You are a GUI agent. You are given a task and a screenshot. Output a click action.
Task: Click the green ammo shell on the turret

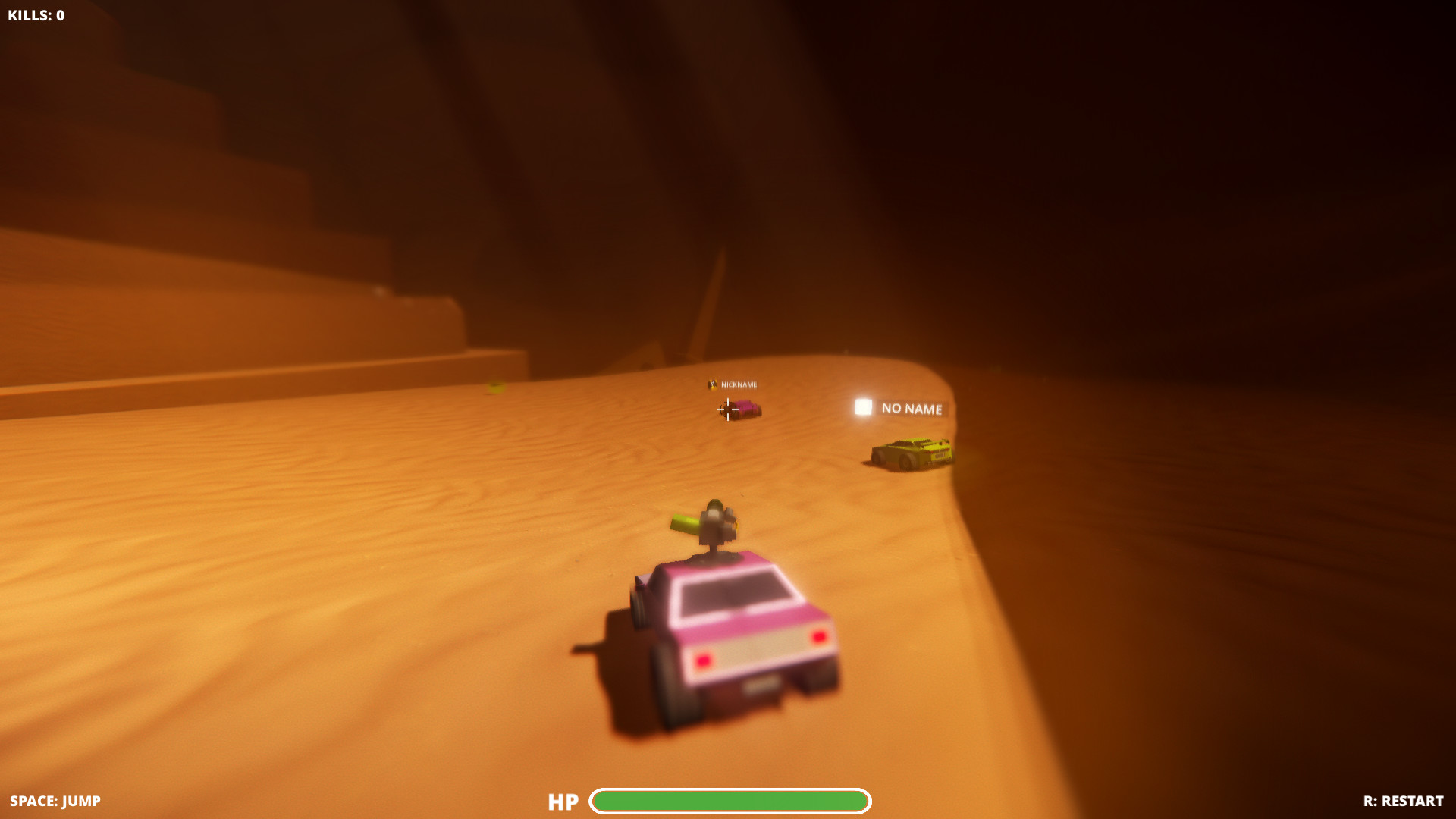pos(686,523)
